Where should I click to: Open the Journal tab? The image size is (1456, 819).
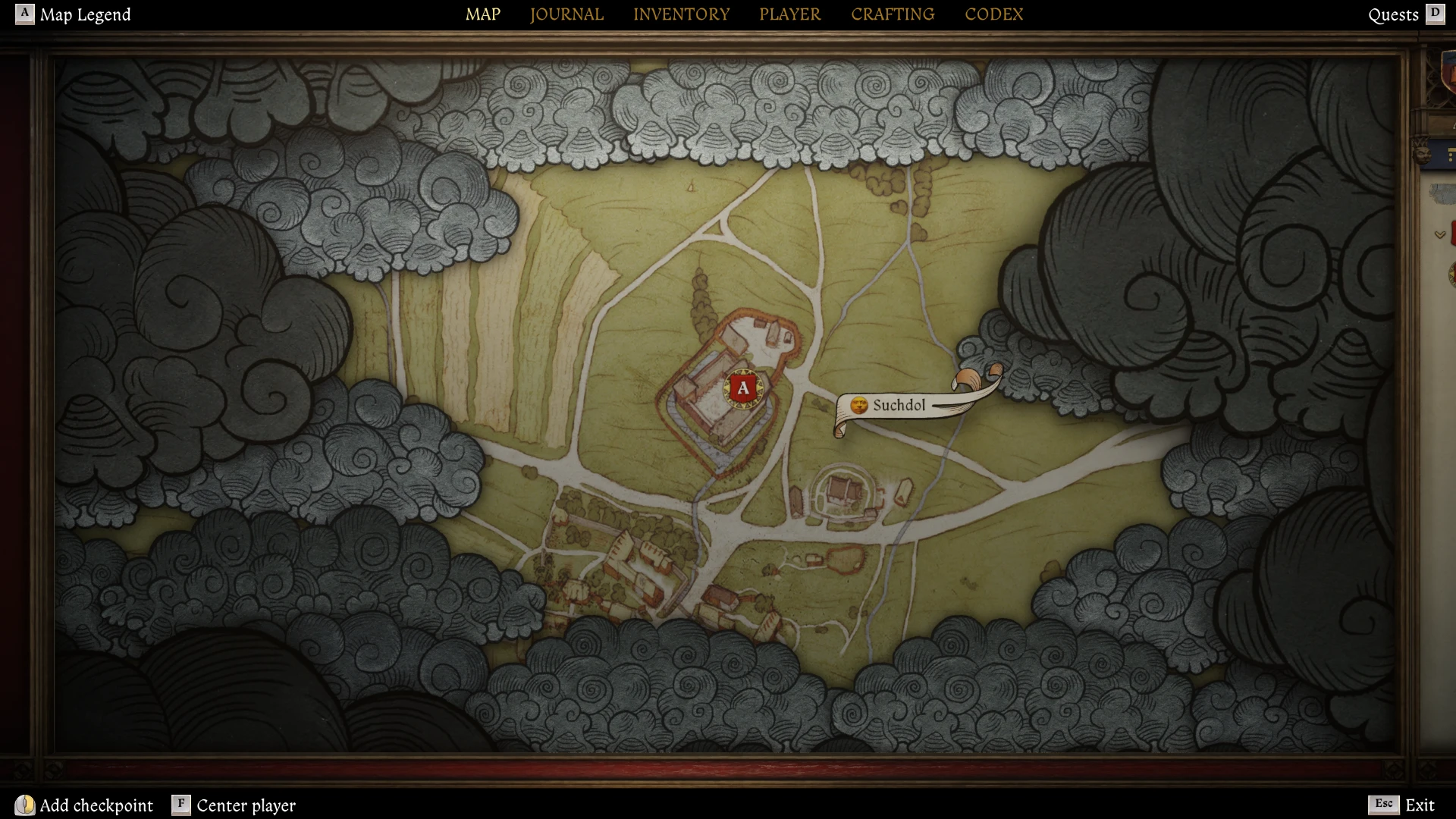tap(566, 14)
